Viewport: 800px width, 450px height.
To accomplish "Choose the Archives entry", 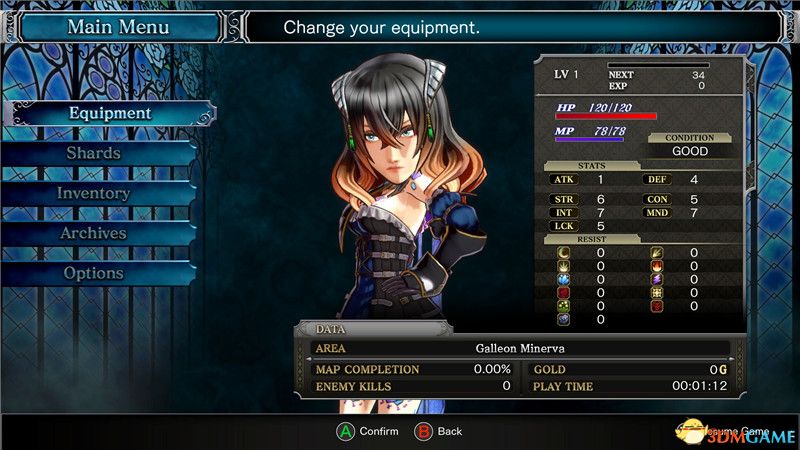I will pos(94,233).
